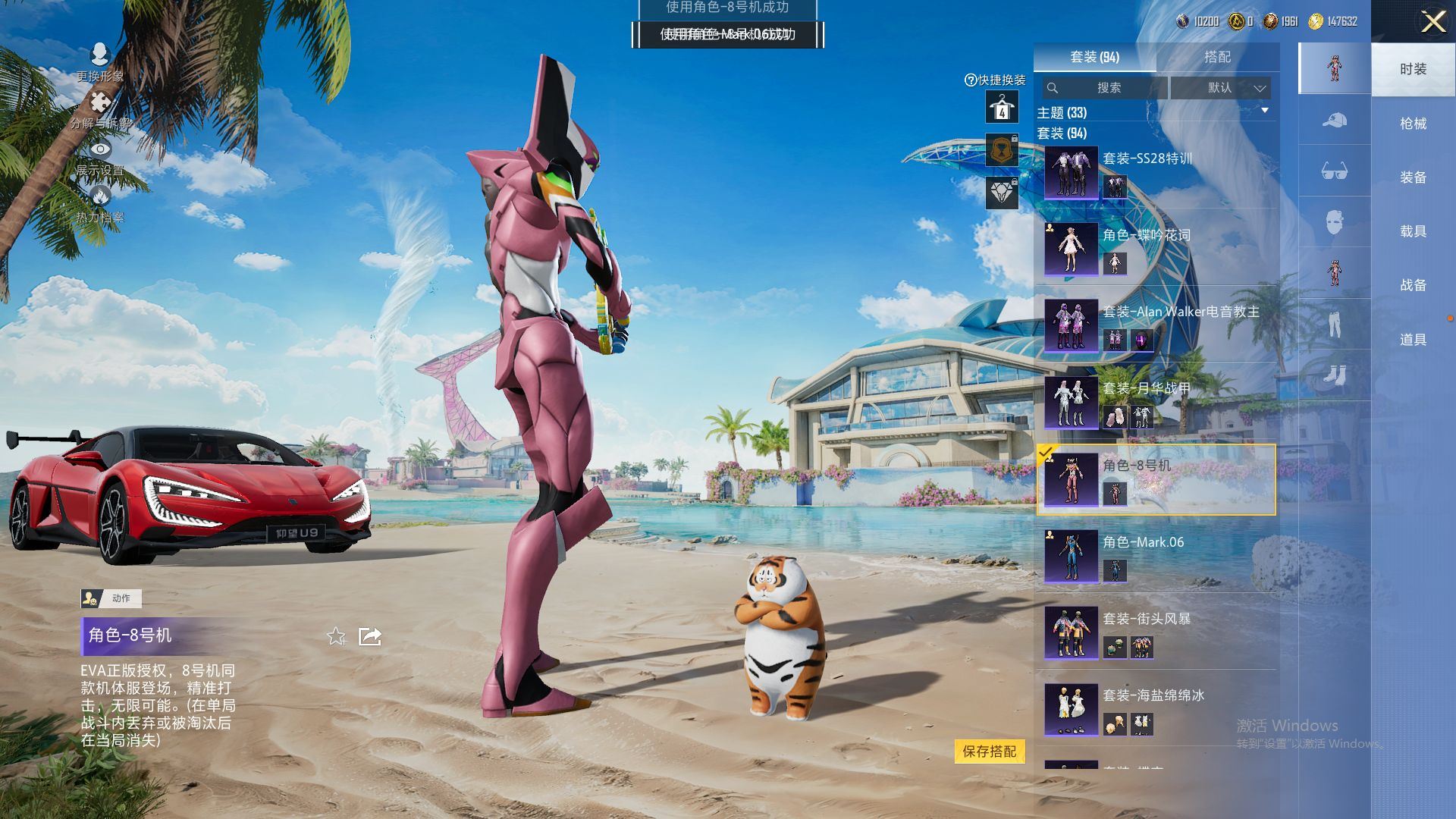Image resolution: width=1456 pixels, height=819 pixels.
Task: Select the hat clothing slot icon
Action: [1334, 121]
